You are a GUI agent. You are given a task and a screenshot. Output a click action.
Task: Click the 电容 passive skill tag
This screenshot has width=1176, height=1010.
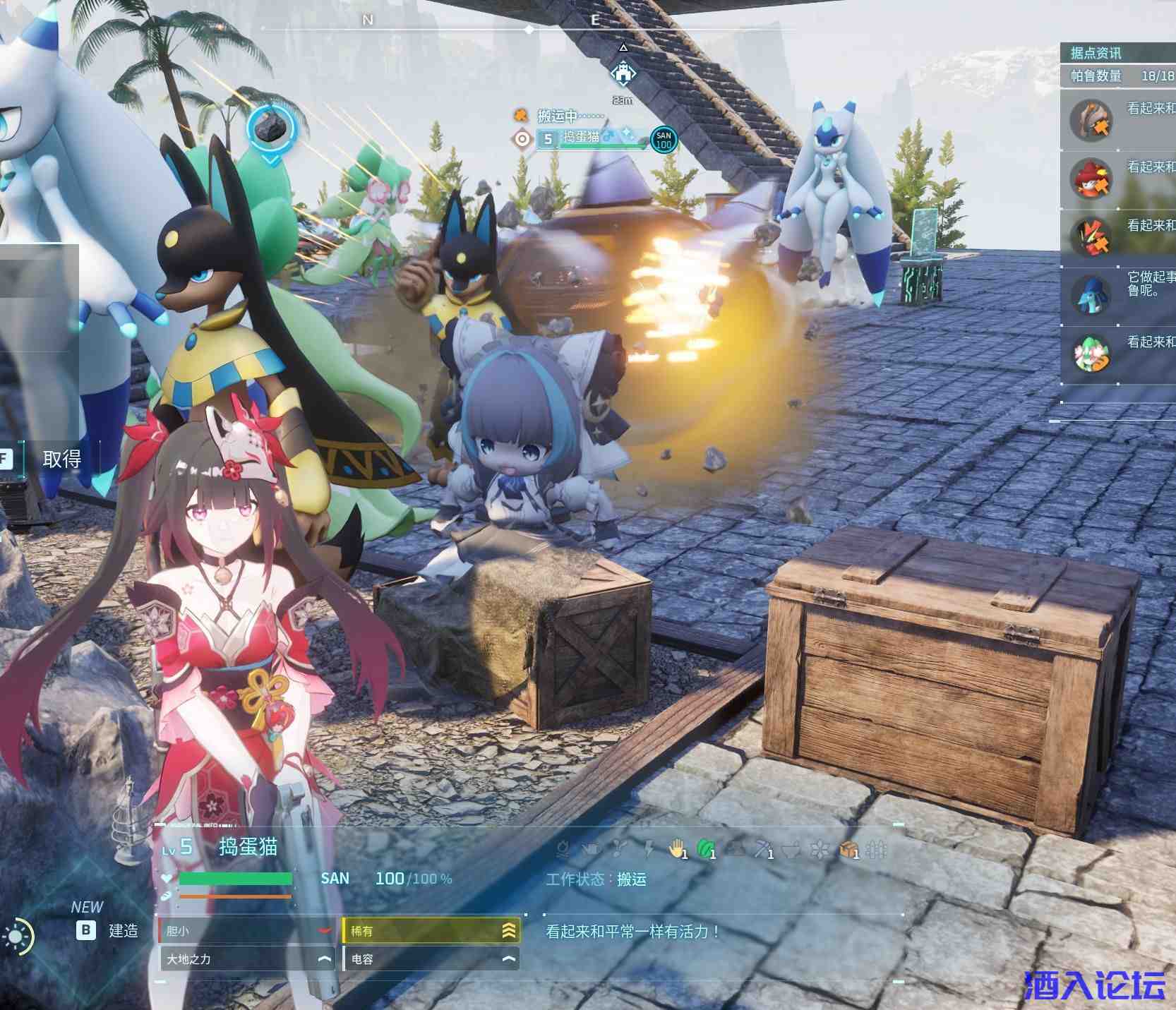[x=431, y=959]
